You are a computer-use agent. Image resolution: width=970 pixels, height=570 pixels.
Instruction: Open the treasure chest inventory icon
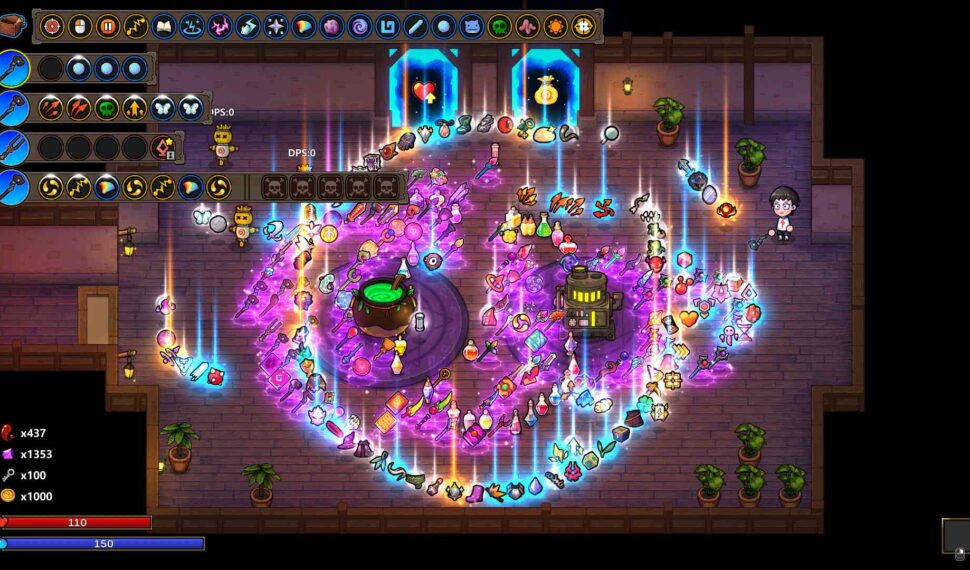[x=12, y=25]
